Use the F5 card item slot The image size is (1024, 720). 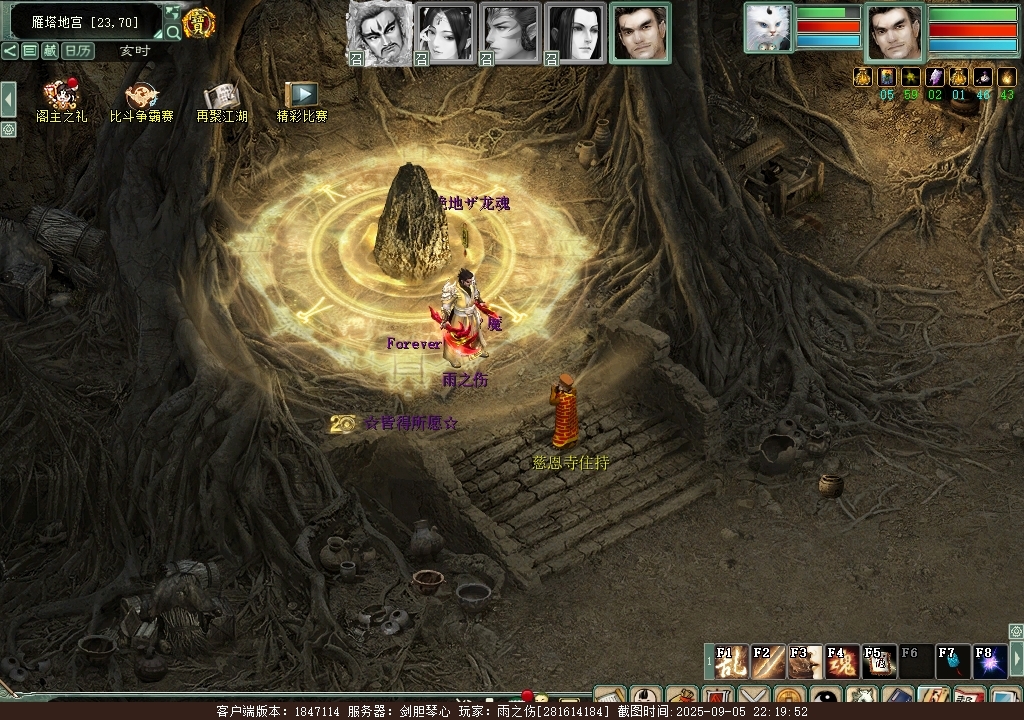[879, 662]
